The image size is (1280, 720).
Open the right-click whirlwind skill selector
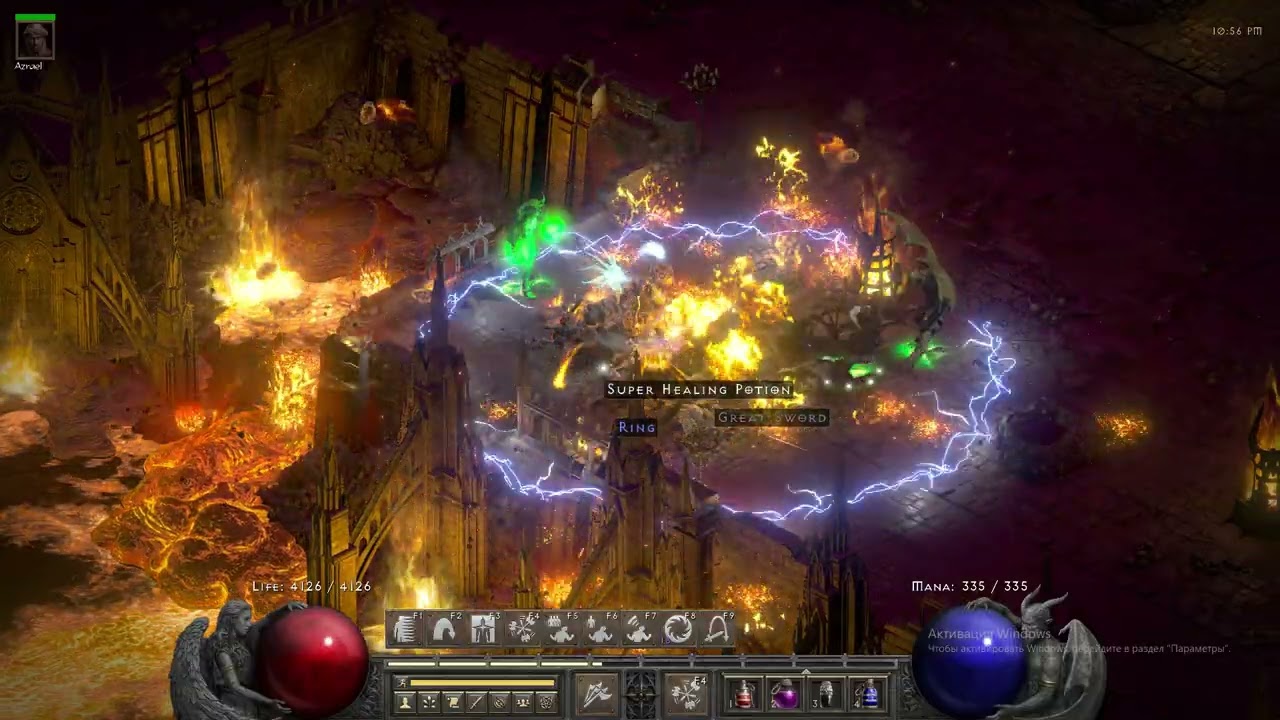tap(687, 693)
